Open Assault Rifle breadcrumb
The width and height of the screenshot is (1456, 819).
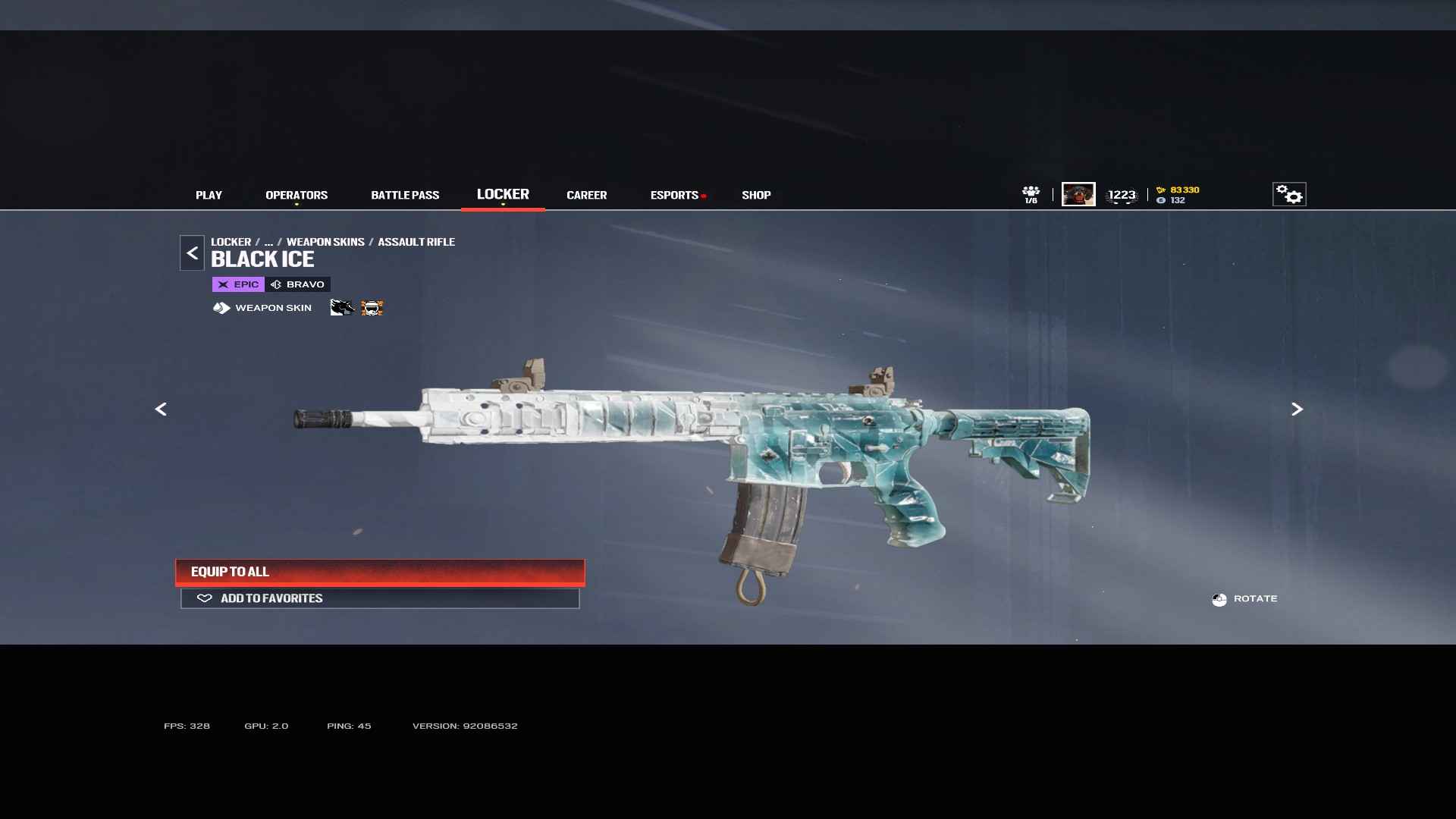416,242
